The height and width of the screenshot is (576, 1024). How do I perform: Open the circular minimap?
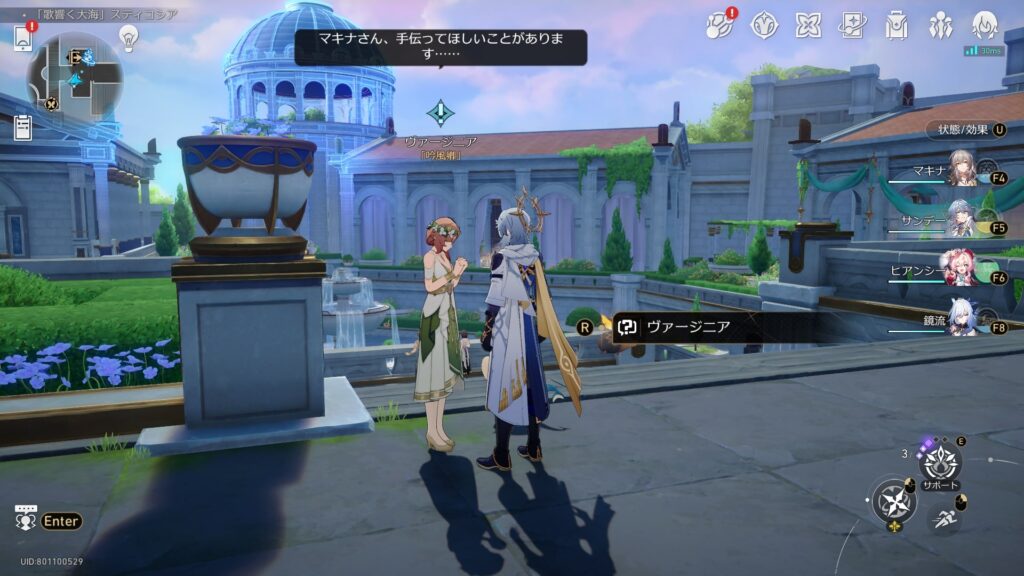pos(75,76)
